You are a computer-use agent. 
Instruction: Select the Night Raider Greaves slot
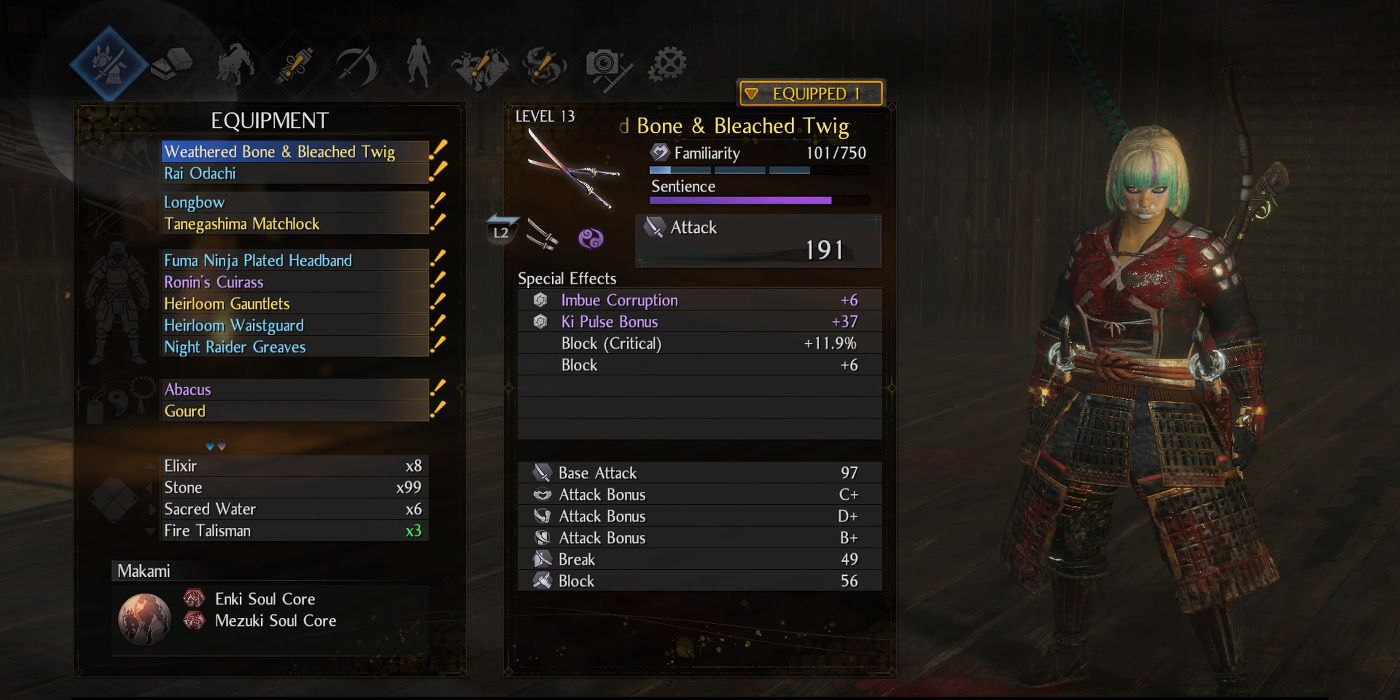click(235, 347)
